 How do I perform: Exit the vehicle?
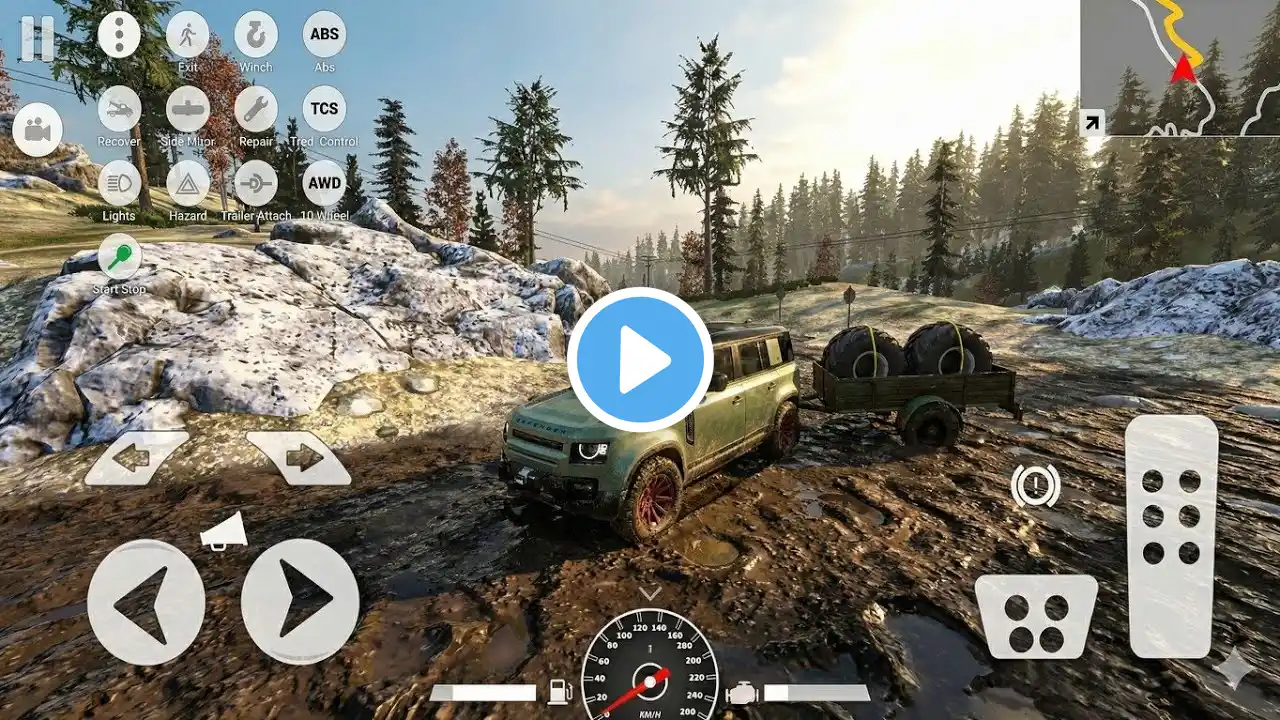[x=187, y=35]
